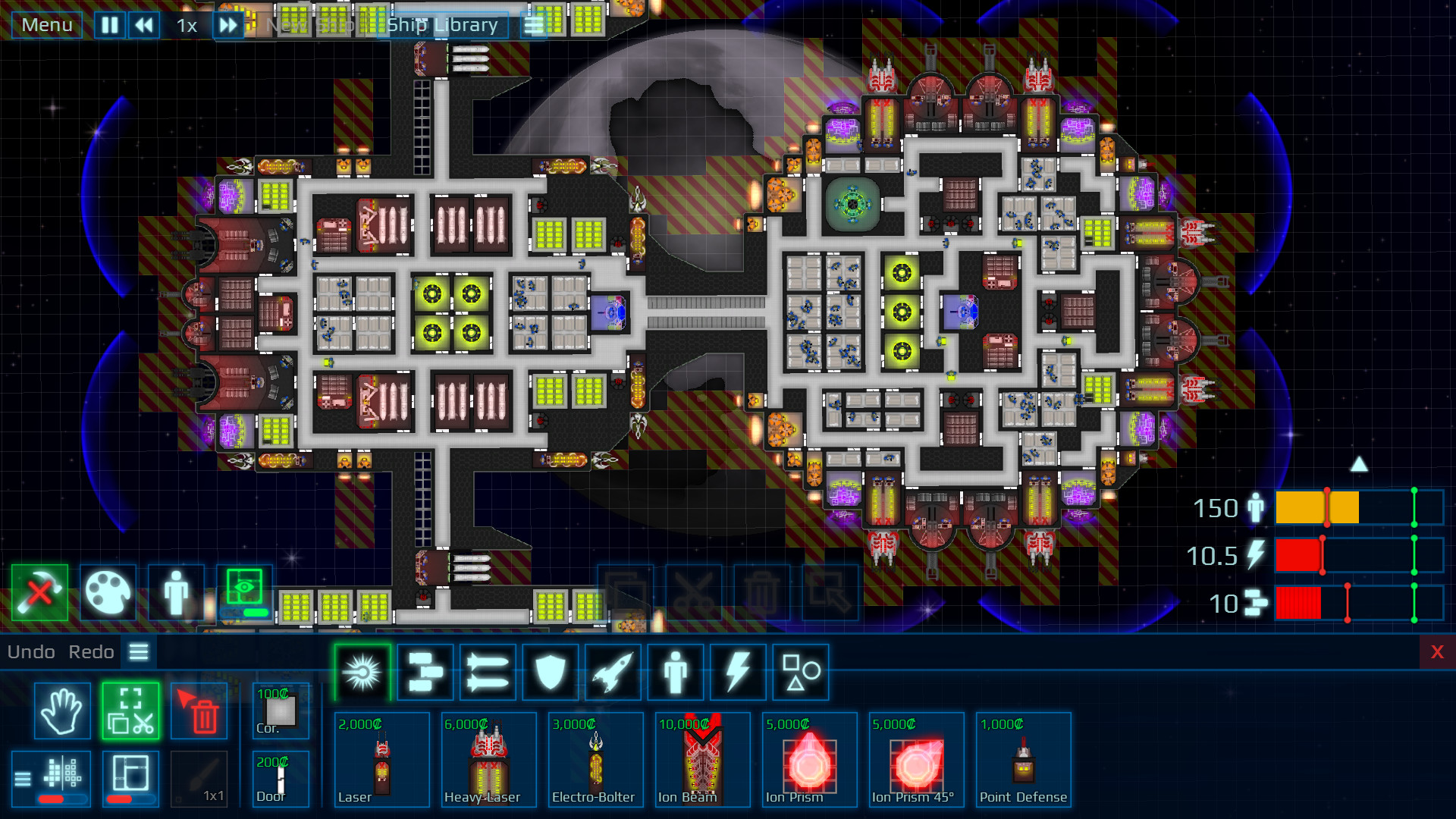Open the lightning power category
This screenshot has width=1456, height=819.
click(736, 672)
